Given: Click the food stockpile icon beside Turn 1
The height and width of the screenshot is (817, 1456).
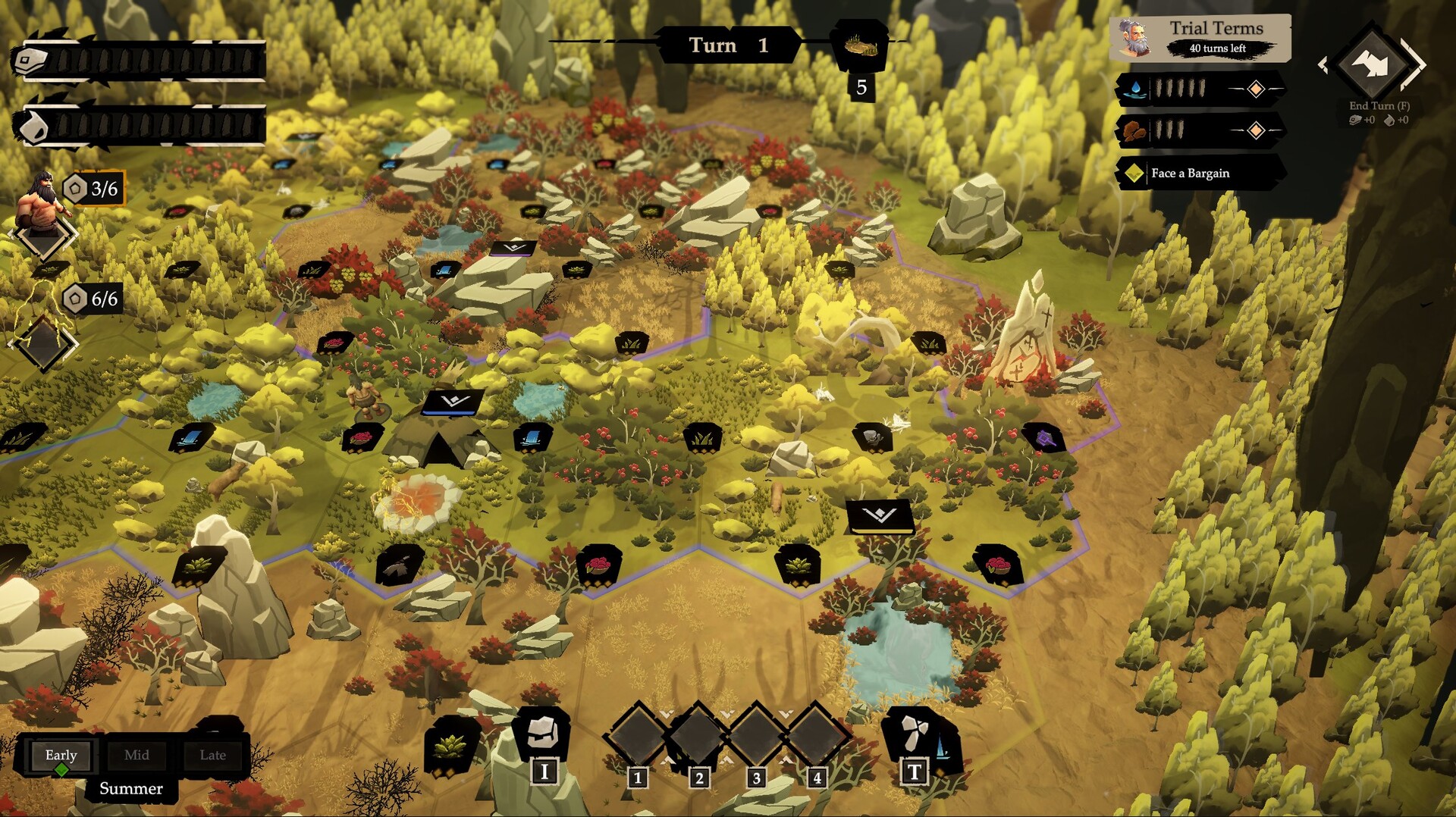Looking at the screenshot, I should click(x=861, y=47).
